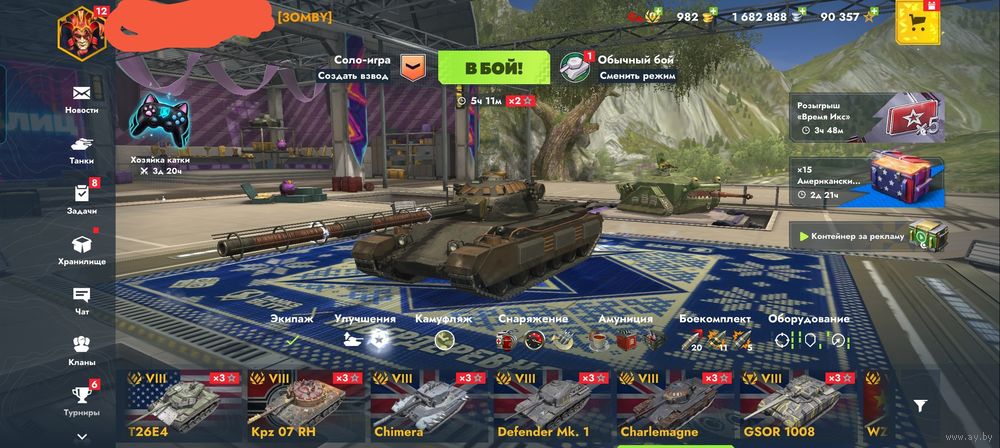The height and width of the screenshot is (448, 1000).
Task: Pick the Defender Mk. 1 tank
Action: (x=552, y=406)
